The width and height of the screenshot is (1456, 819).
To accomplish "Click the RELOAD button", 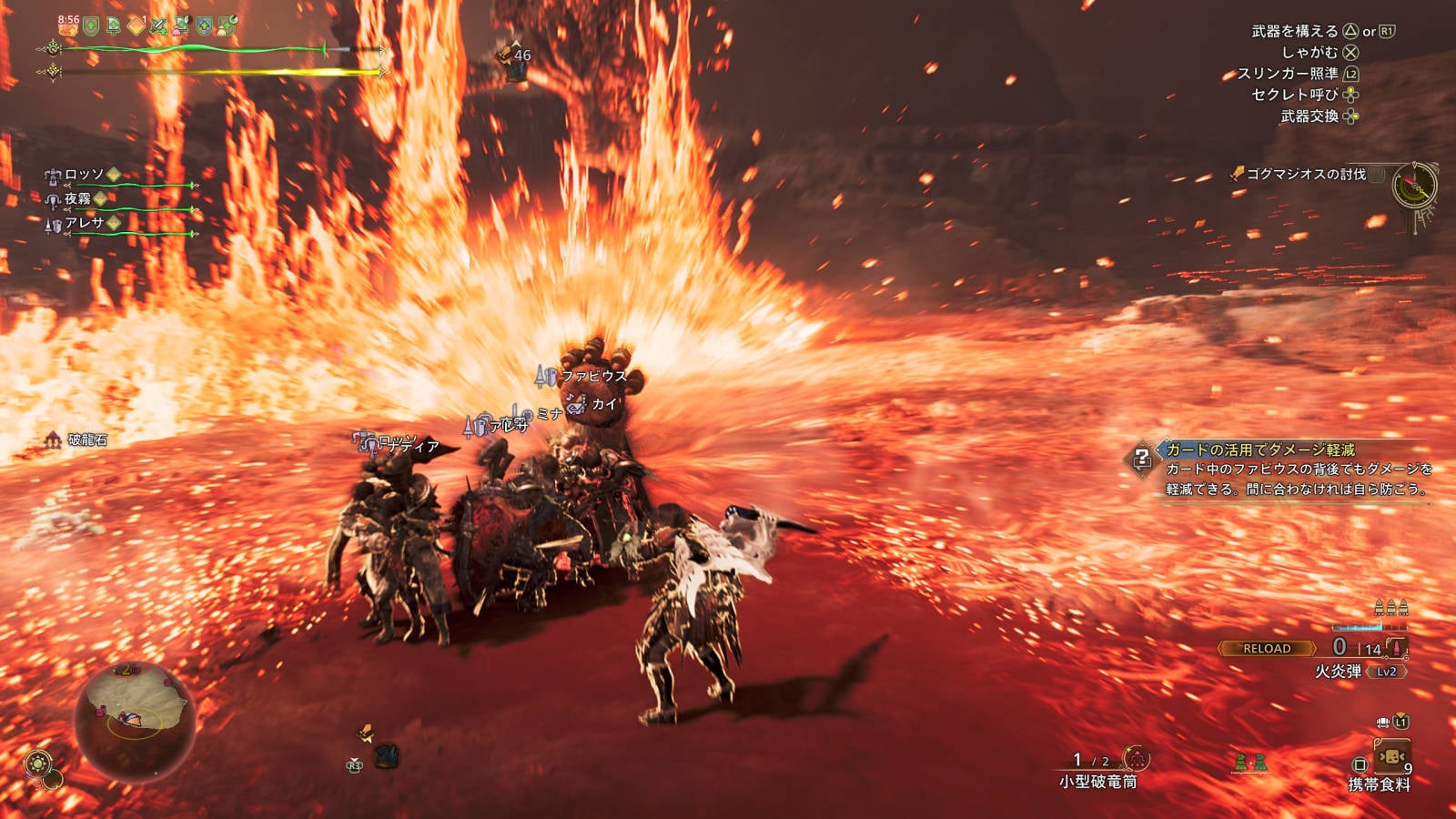I will point(1267,649).
